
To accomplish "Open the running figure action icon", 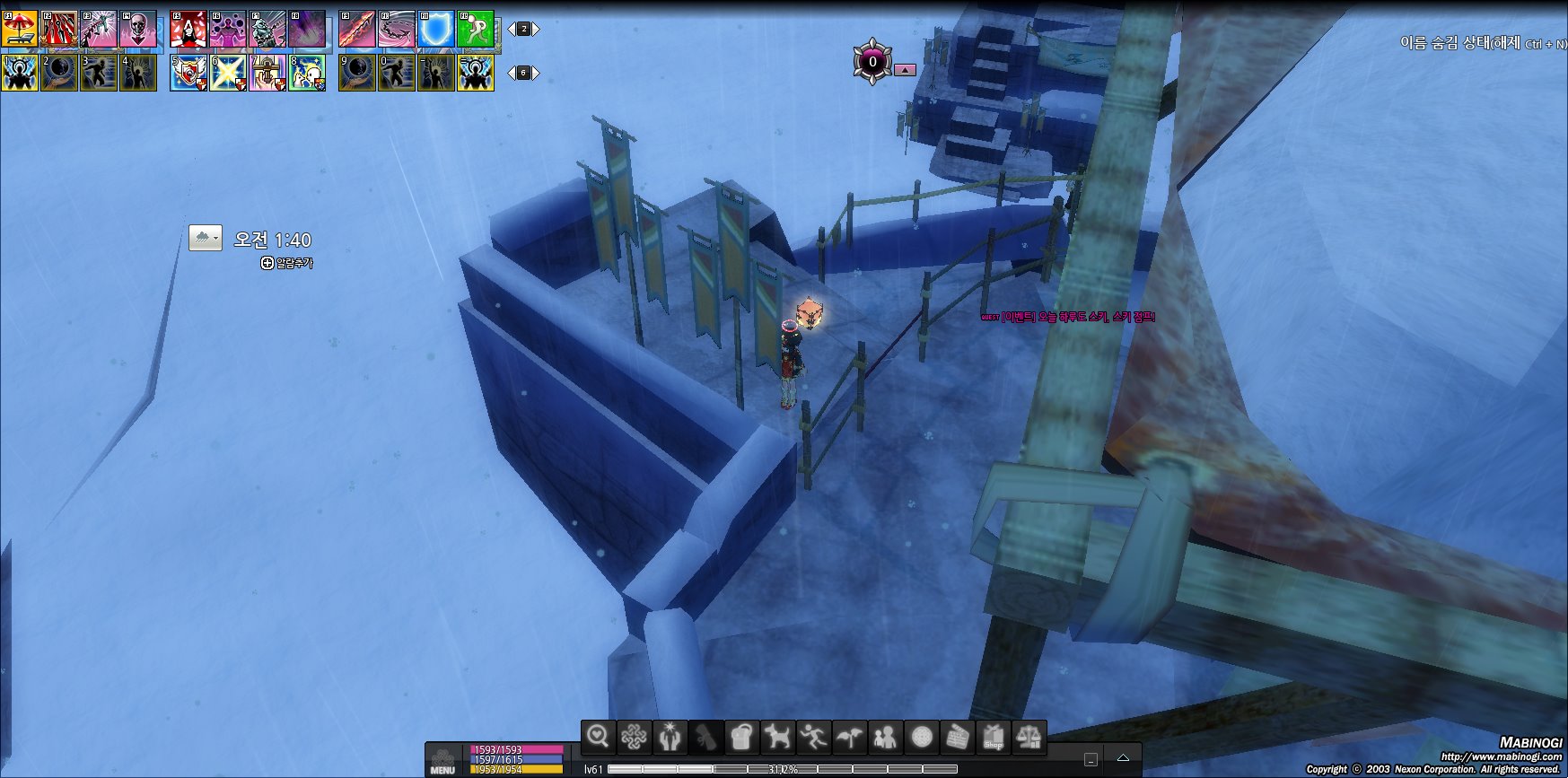I will 813,738.
